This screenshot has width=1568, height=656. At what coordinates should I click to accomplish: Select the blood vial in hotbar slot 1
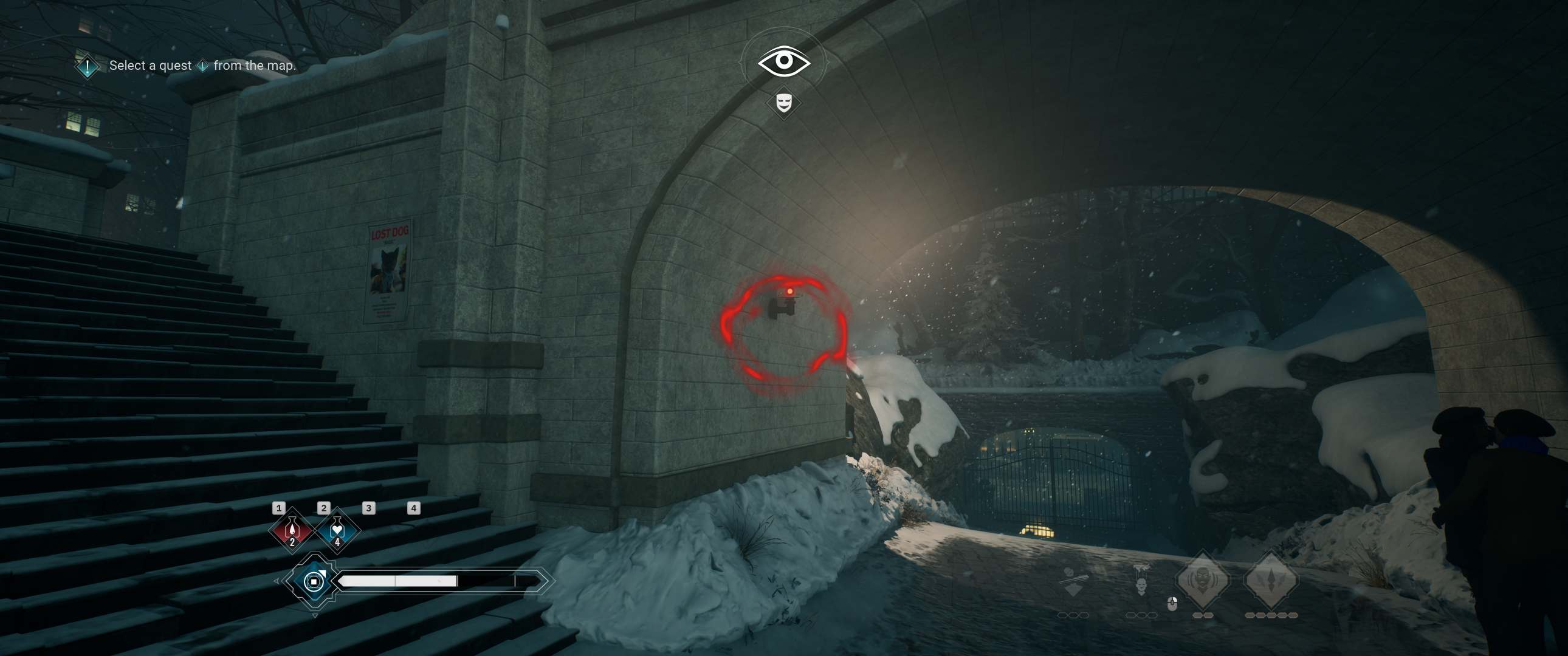(292, 531)
